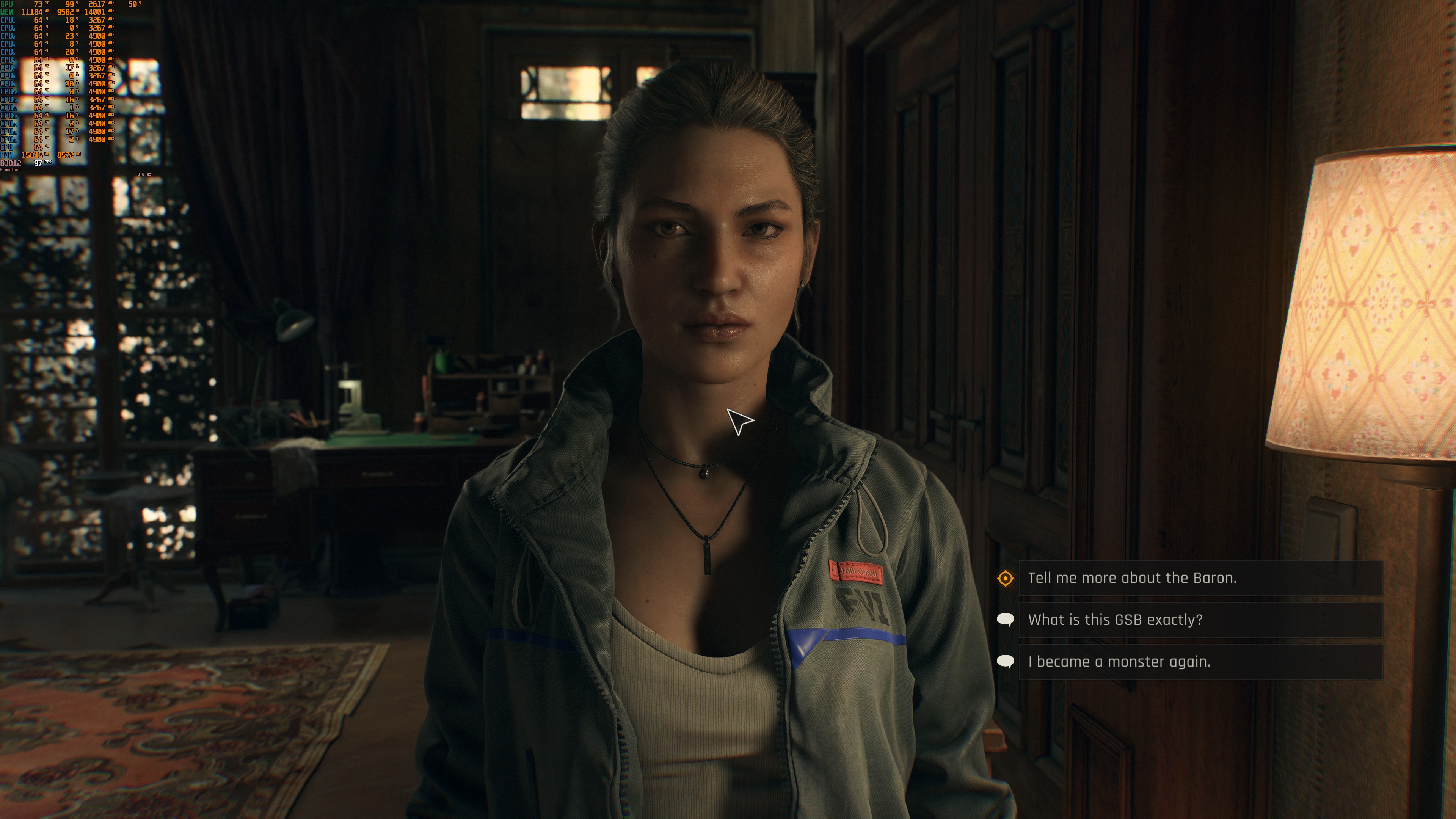This screenshot has height=819, width=1456.
Task: Click the D3D12 label in the overlay
Action: click(10, 163)
